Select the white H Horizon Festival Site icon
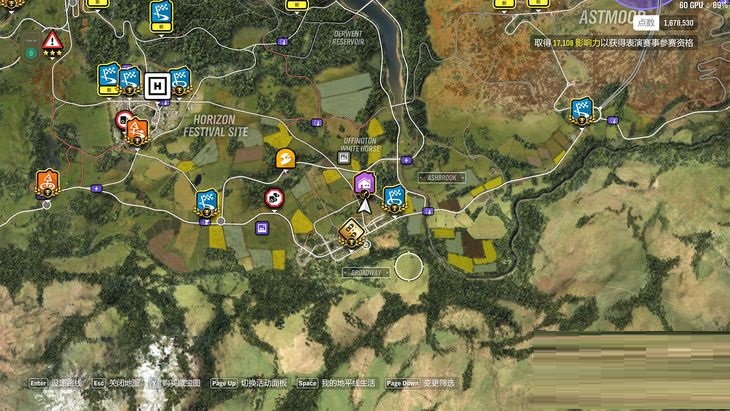This screenshot has width=730, height=411. coord(155,85)
